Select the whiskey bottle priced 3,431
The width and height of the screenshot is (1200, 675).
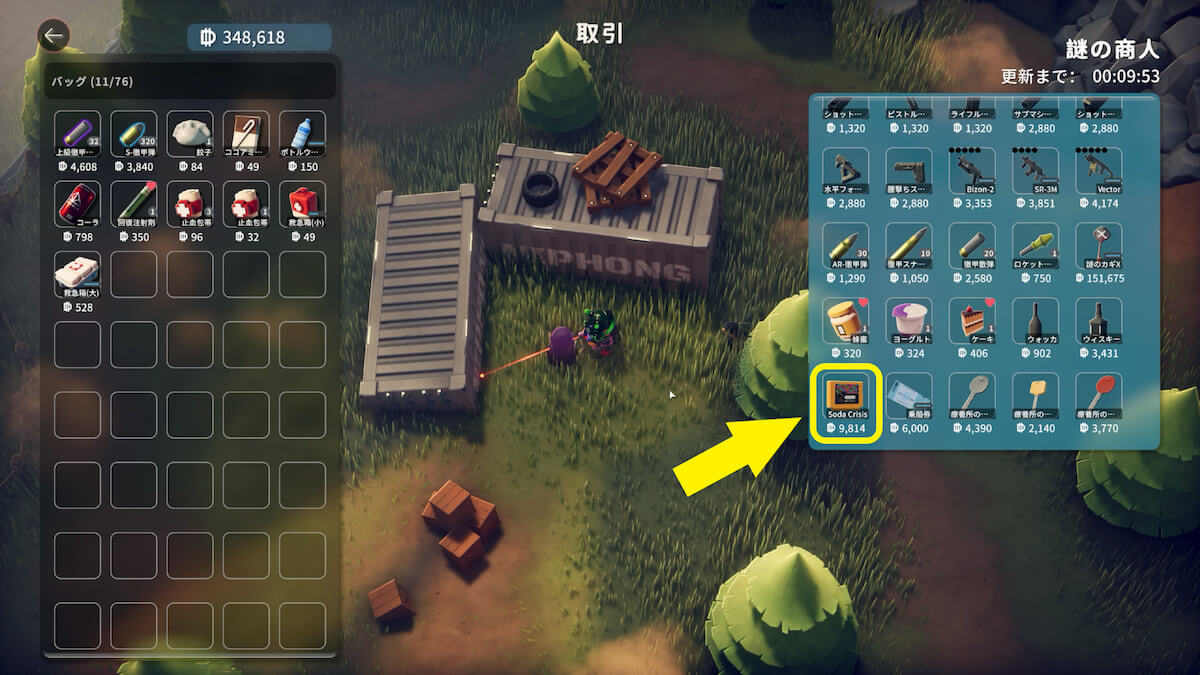point(1098,321)
